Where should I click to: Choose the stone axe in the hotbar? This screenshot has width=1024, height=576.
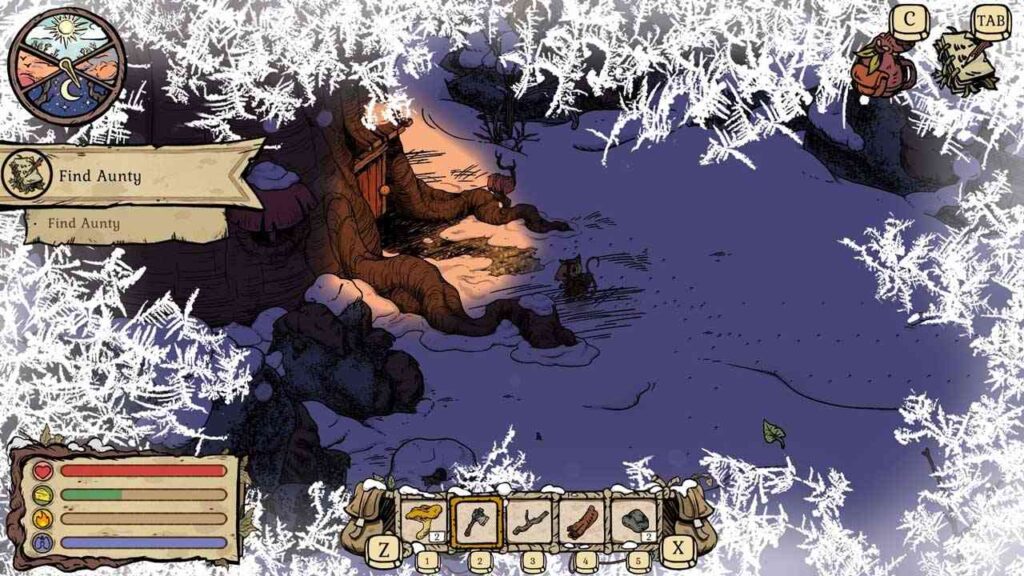[x=476, y=520]
